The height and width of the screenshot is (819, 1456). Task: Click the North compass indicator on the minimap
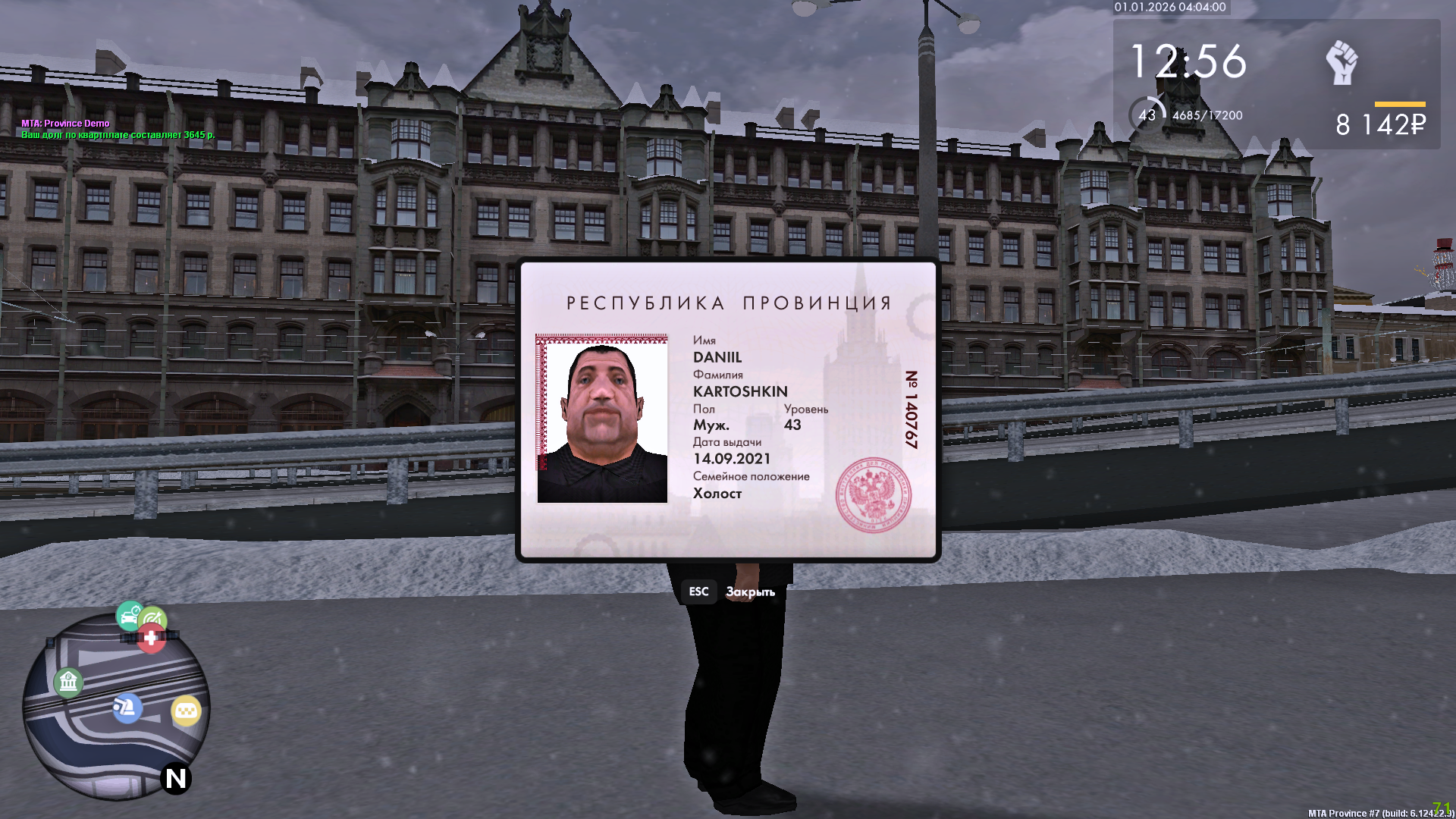[x=174, y=777]
